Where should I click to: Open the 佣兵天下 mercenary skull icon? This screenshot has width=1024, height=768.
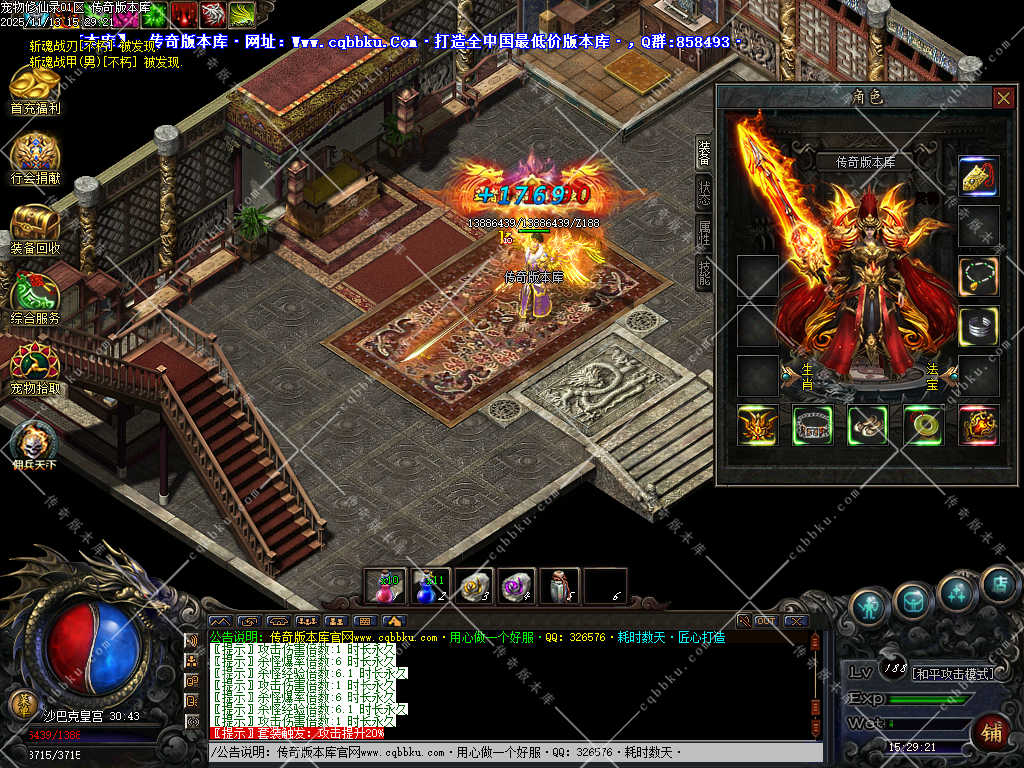click(x=35, y=443)
